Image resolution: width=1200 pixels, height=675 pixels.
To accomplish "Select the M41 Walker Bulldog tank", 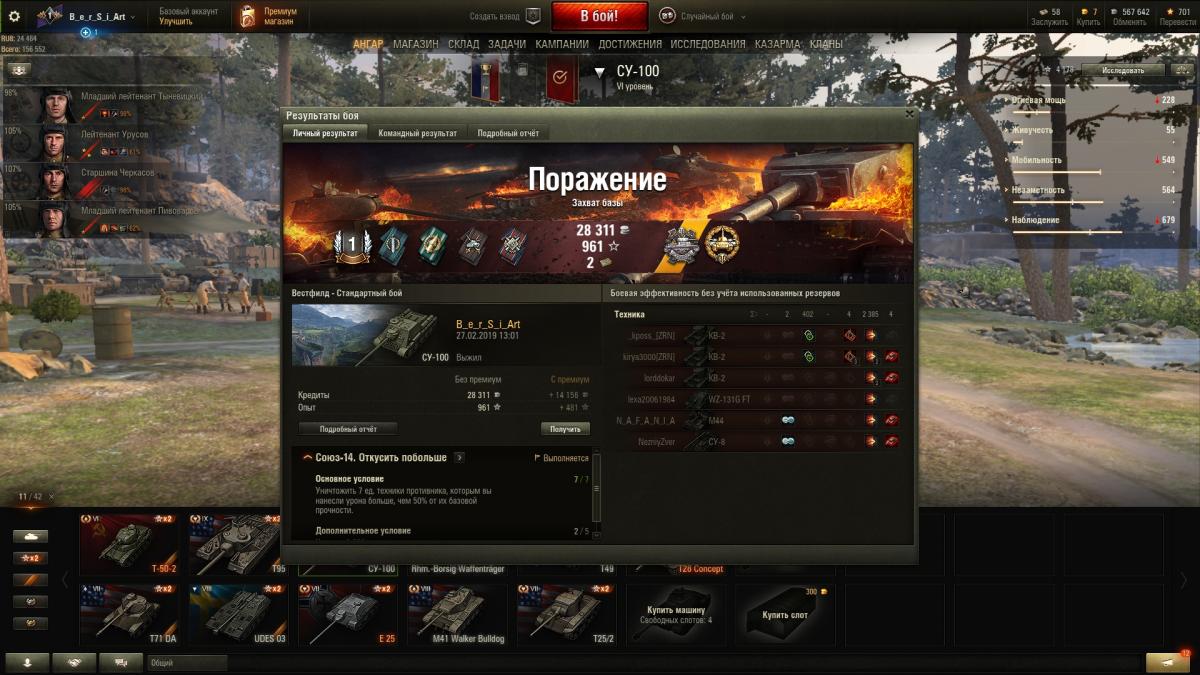I will pos(455,614).
